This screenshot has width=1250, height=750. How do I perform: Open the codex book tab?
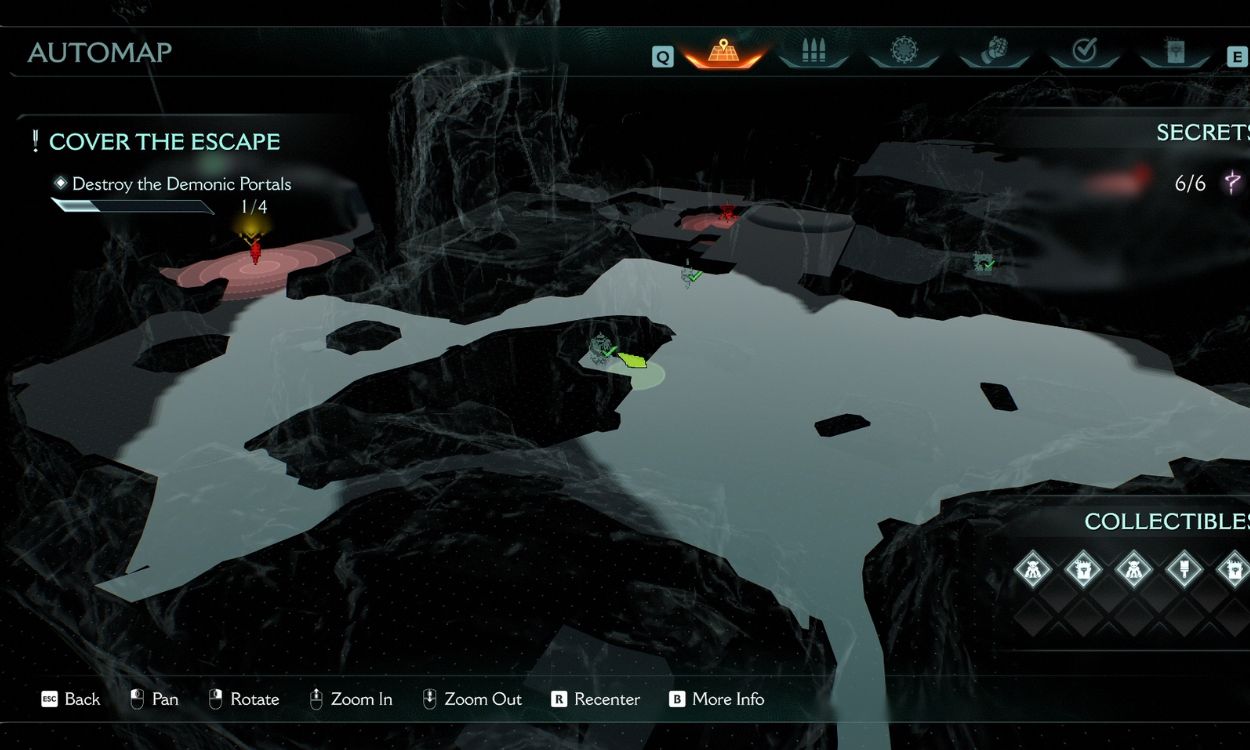(x=1174, y=50)
